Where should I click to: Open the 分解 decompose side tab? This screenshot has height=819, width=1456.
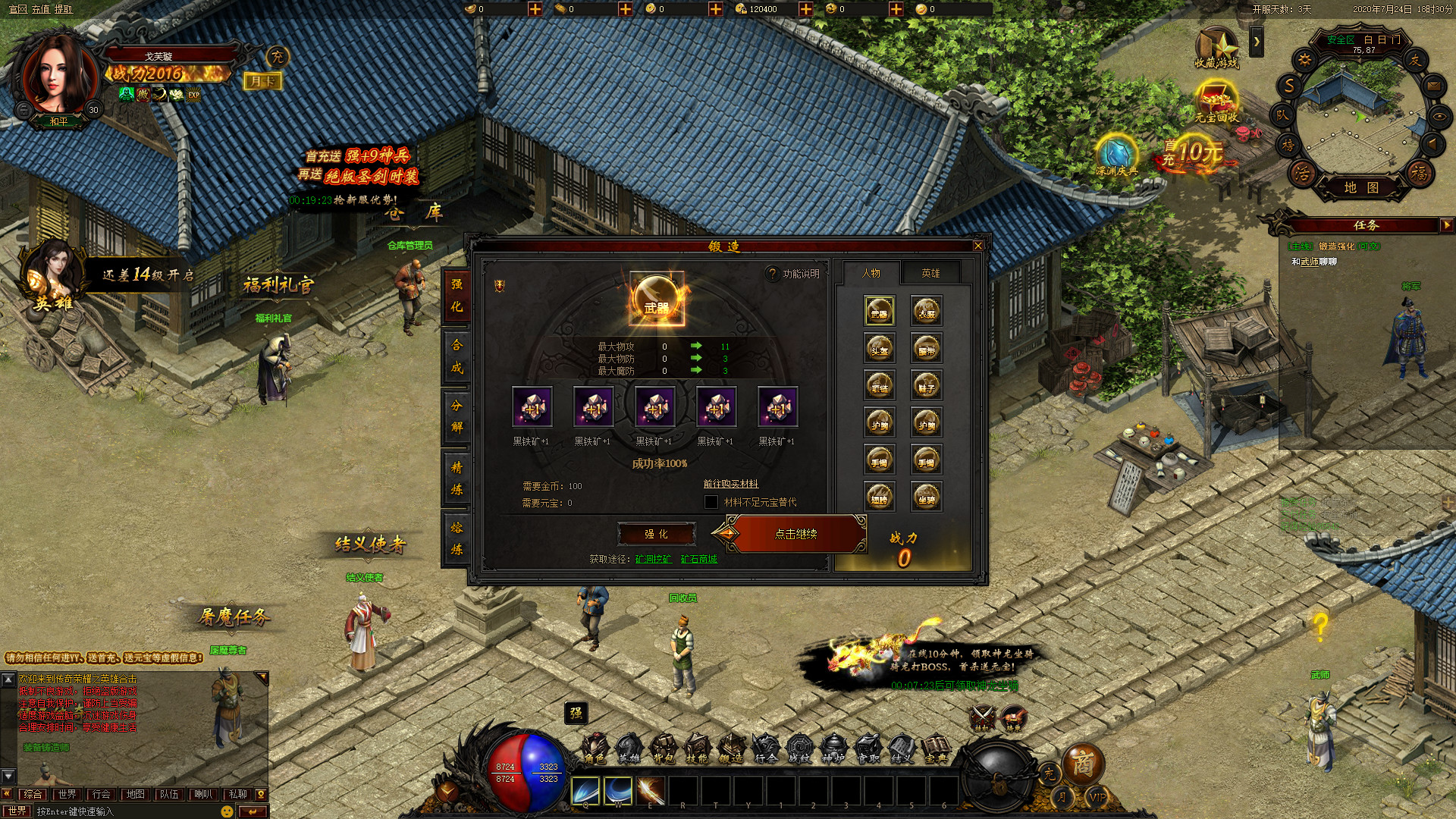point(457,416)
